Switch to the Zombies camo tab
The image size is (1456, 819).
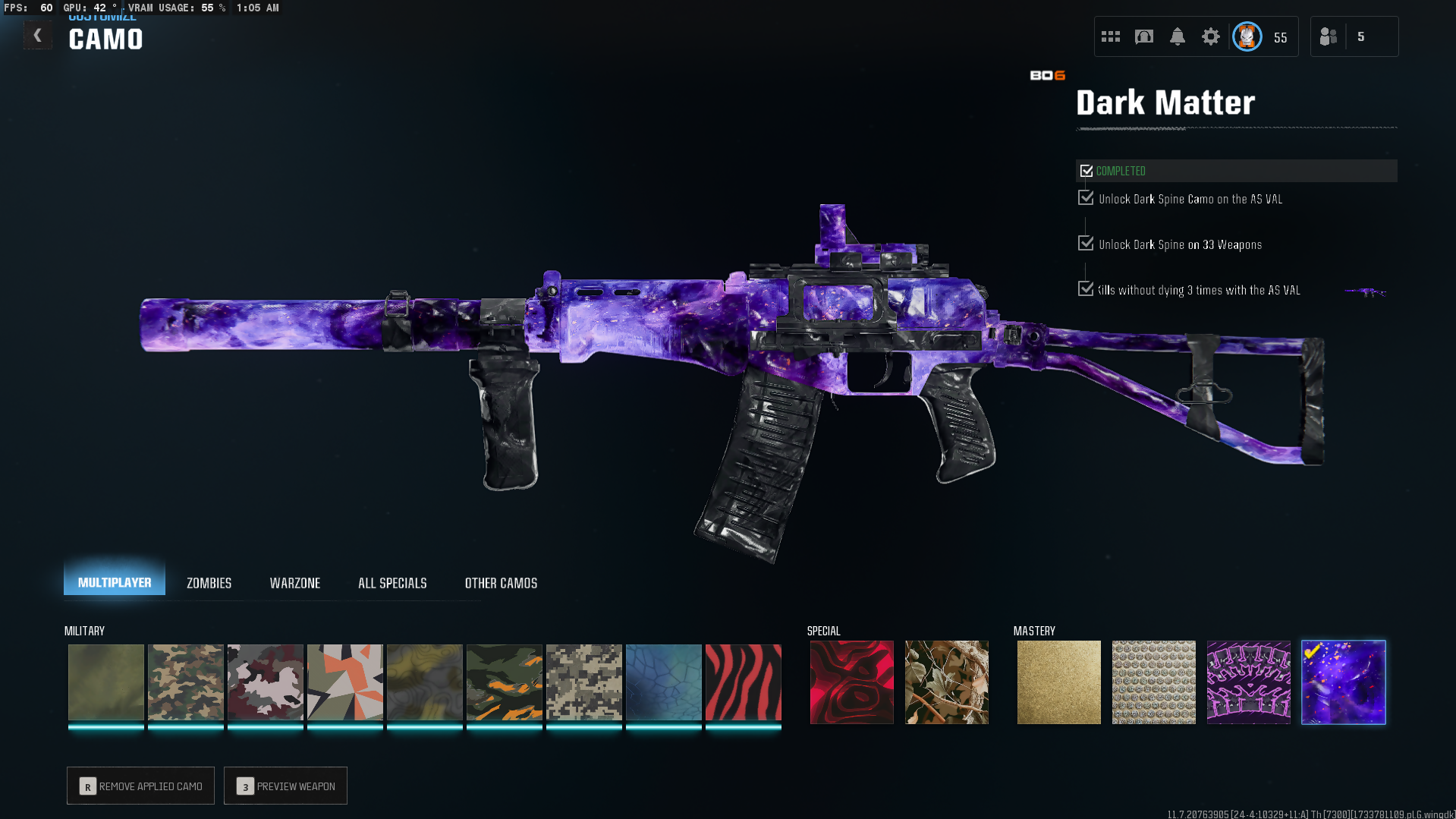tap(209, 583)
